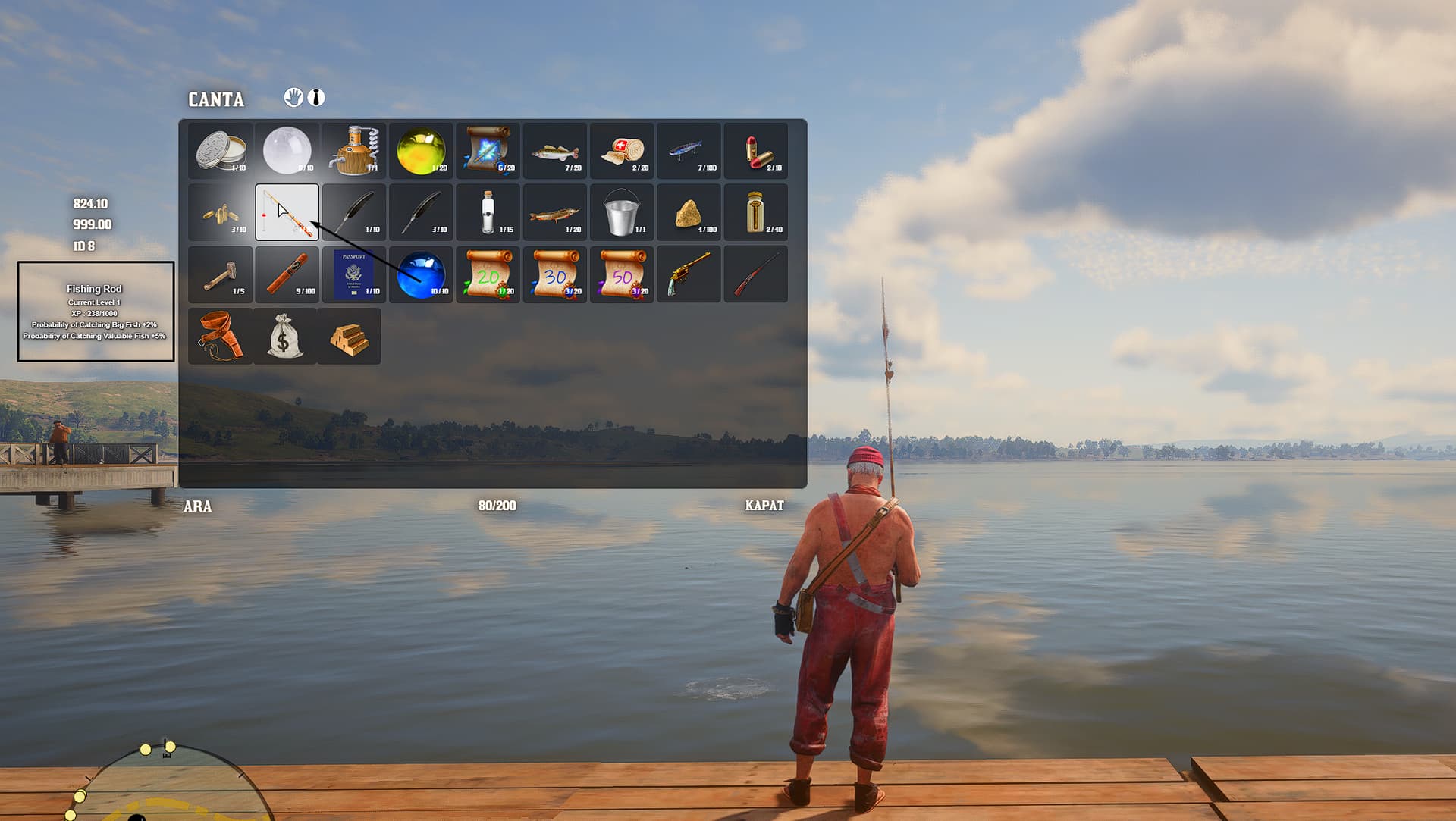Click the metal bucket item
Screen dimensions: 1456x821
click(x=622, y=212)
